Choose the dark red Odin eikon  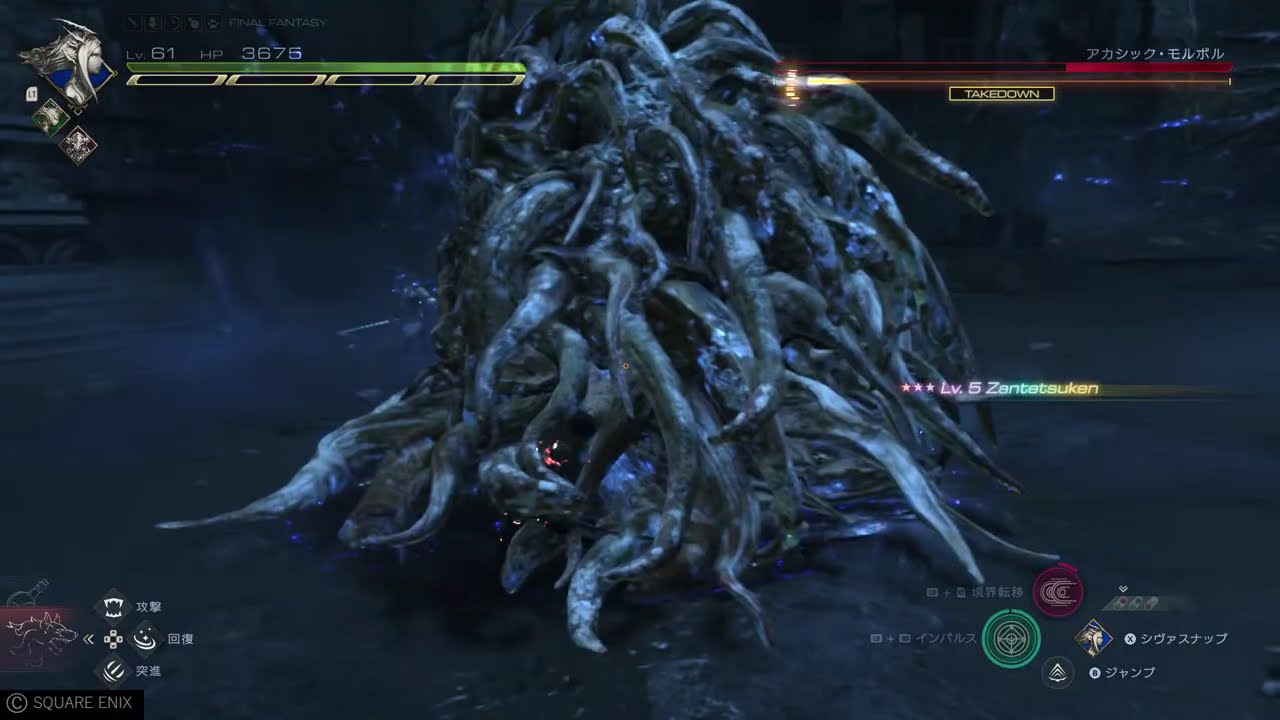[x=76, y=145]
